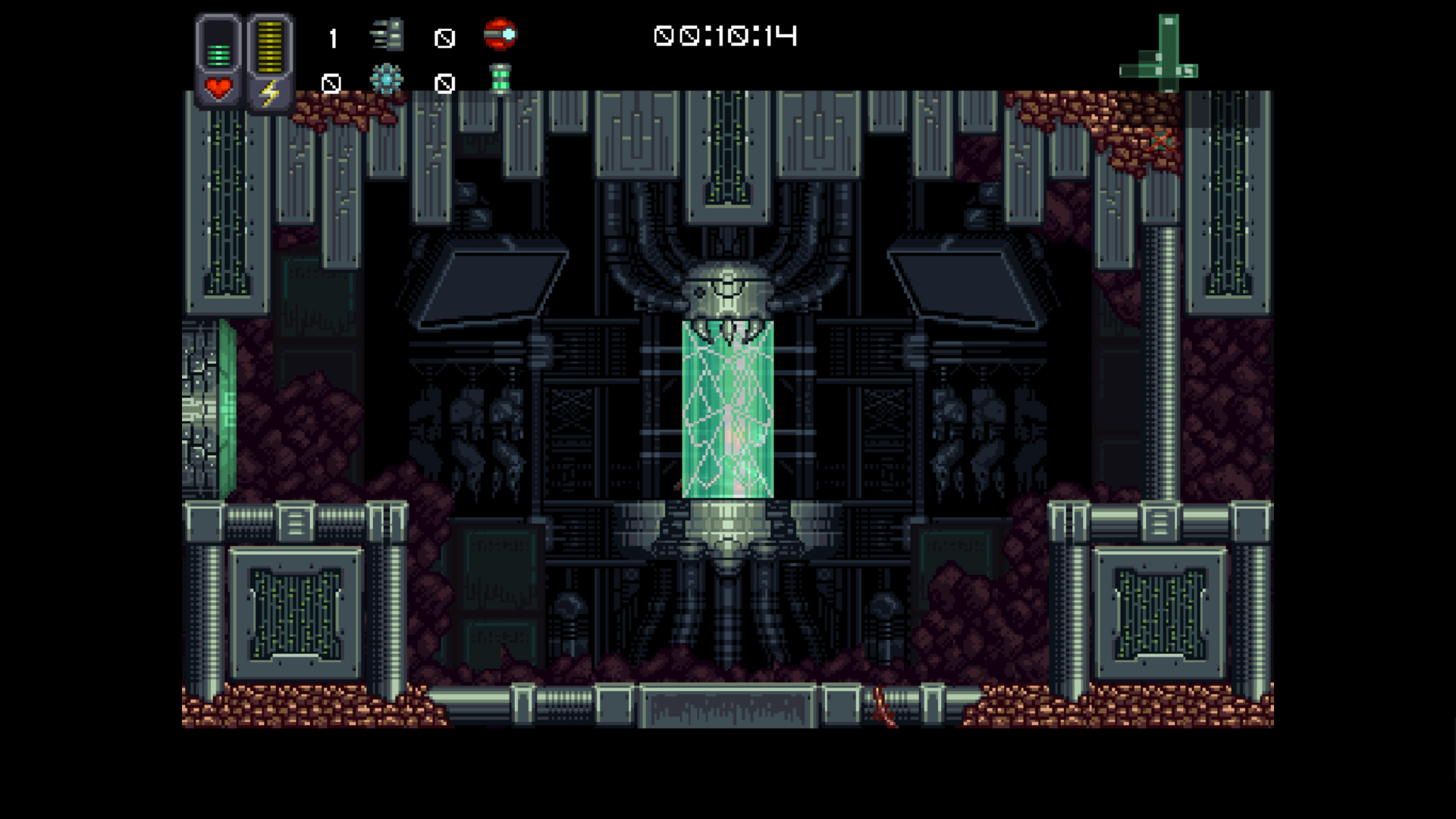This screenshot has height=819, width=1456.
Task: Select the red orb weapon icon
Action: (x=500, y=35)
